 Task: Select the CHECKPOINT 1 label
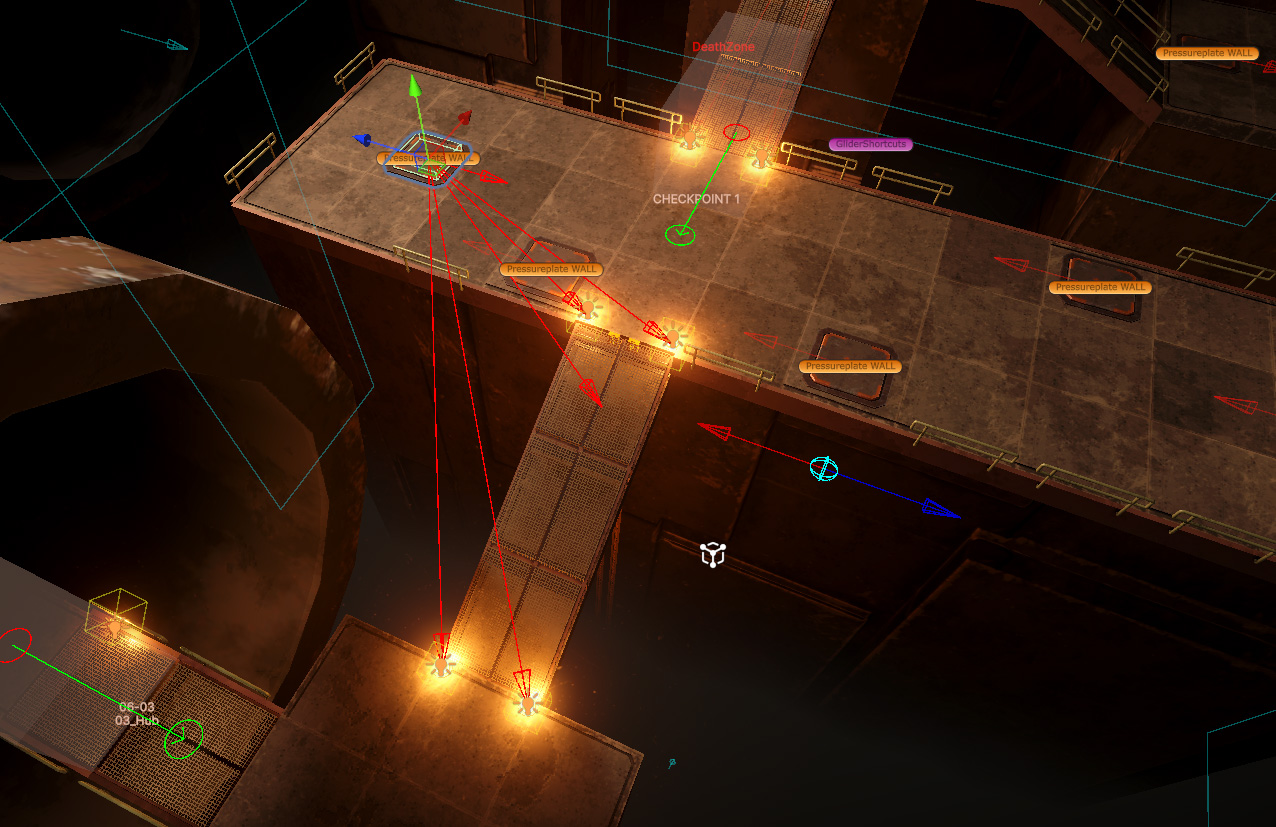pos(696,199)
